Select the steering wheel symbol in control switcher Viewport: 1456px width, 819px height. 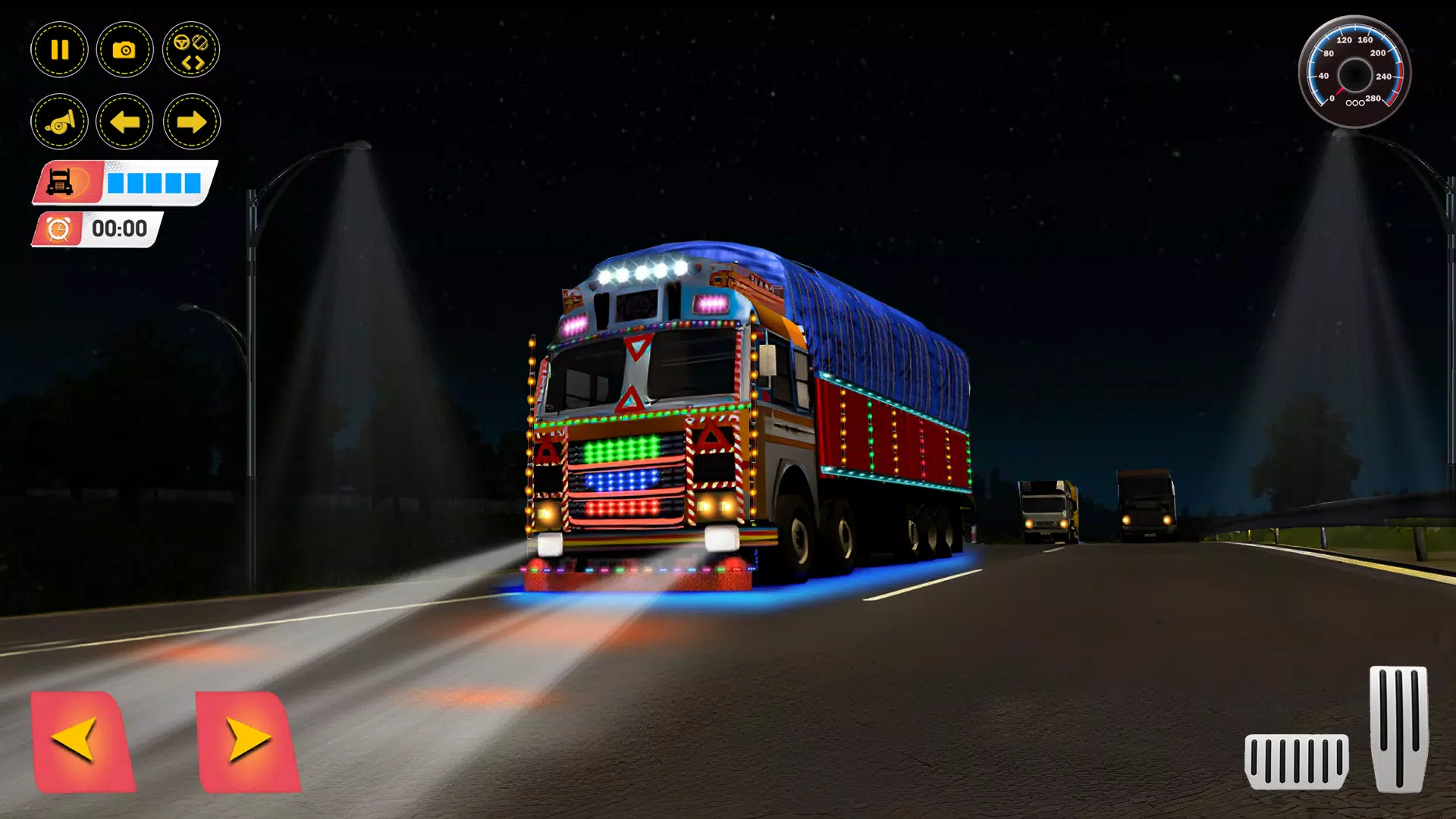pos(182,42)
